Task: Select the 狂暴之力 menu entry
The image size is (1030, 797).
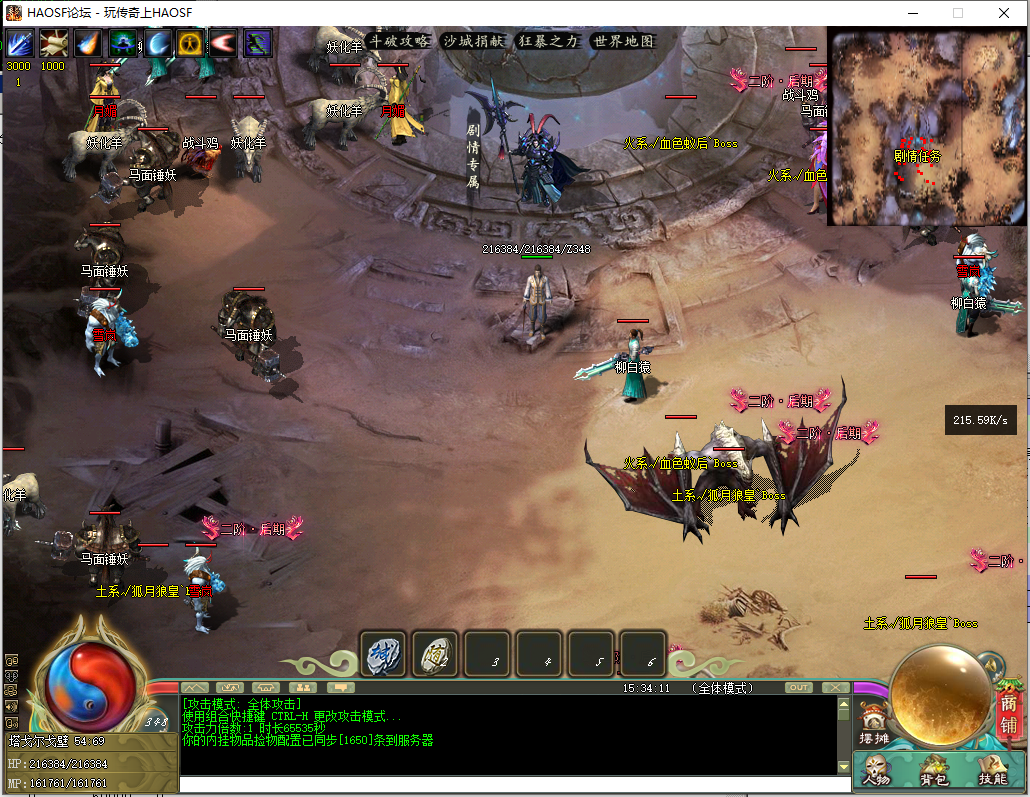Action: [548, 41]
